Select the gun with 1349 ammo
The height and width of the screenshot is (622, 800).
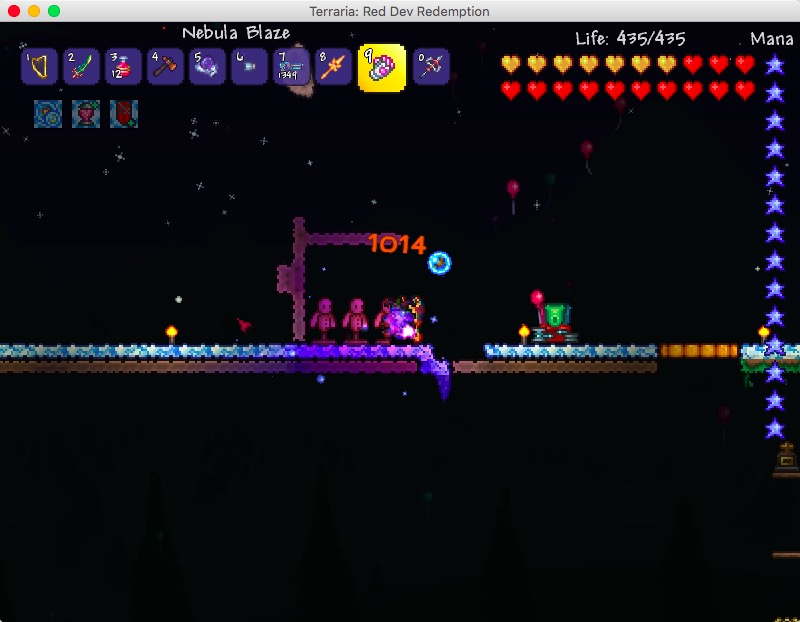pyautogui.click(x=291, y=67)
